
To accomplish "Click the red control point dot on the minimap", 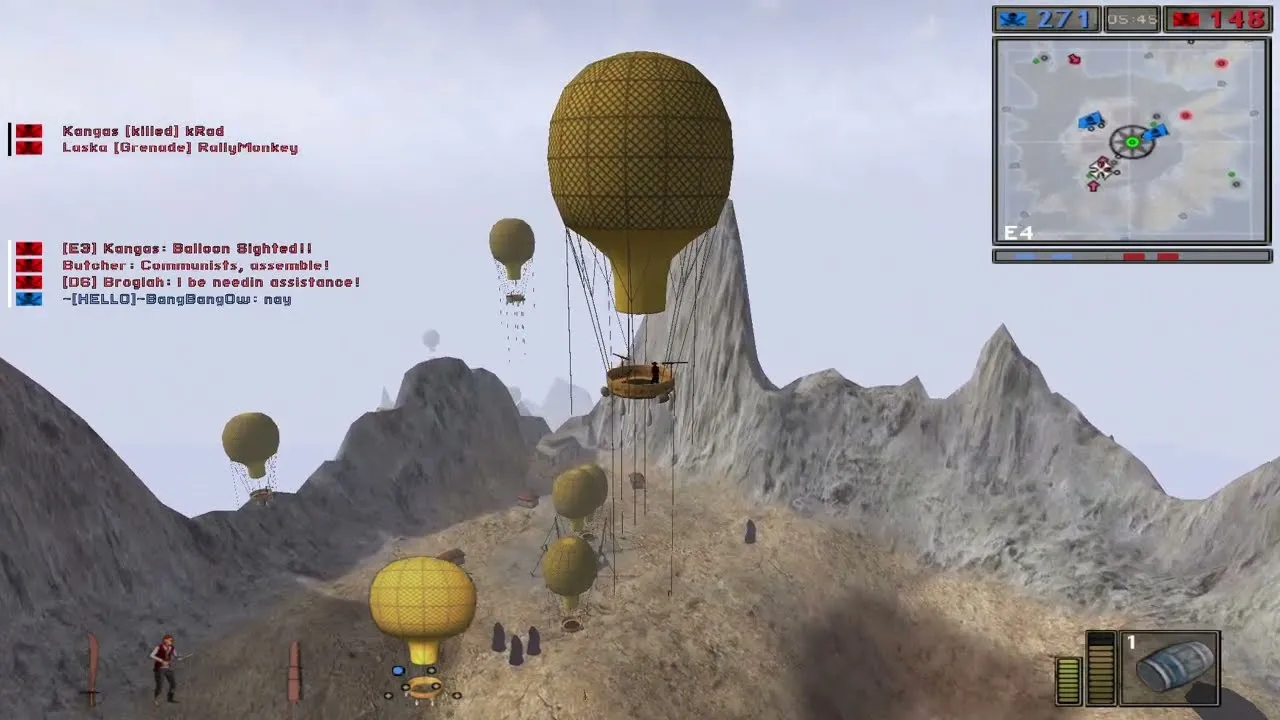I will [1186, 115].
